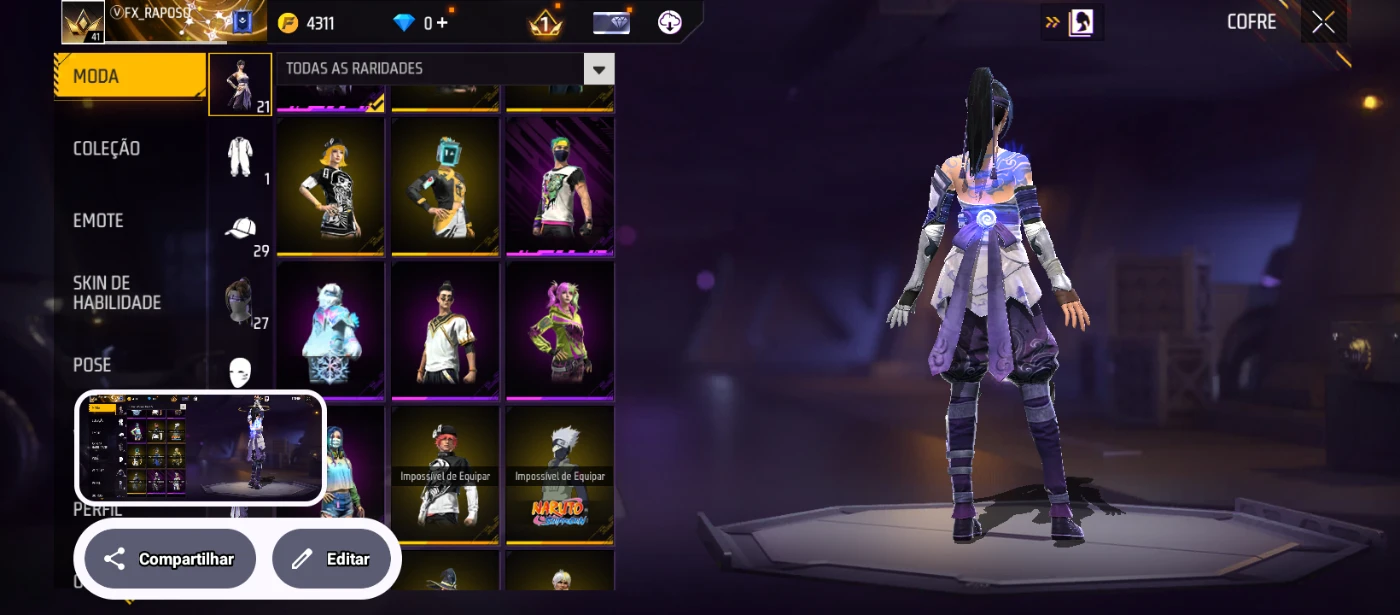Click the yellow arrows character panel button
The image size is (1400, 615).
[x=1071, y=22]
